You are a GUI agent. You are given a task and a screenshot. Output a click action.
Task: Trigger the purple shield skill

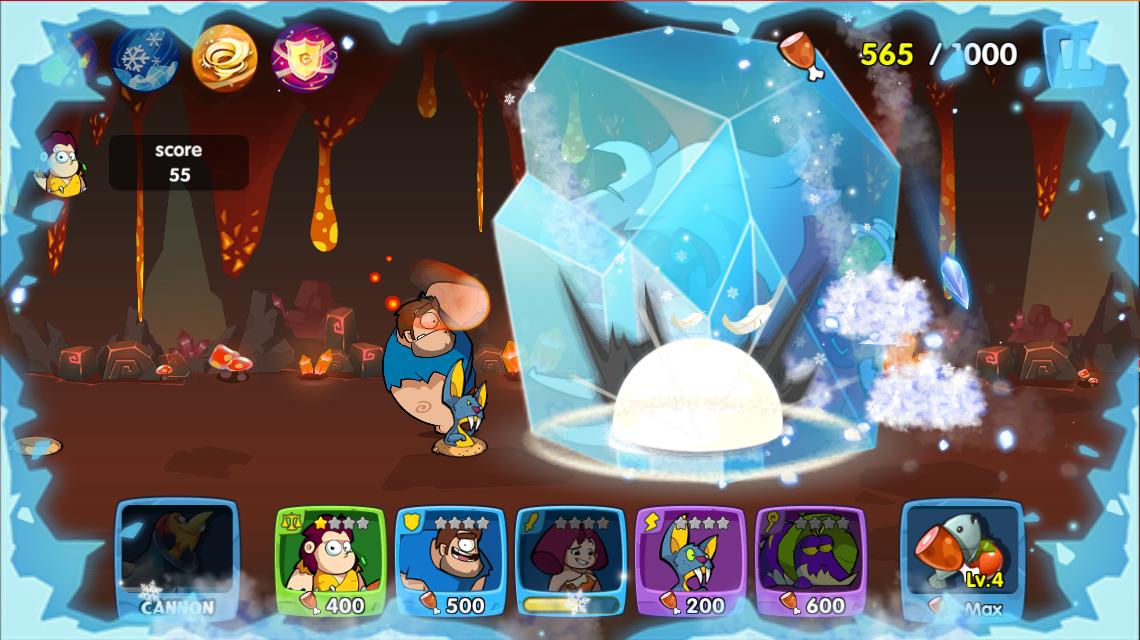pyautogui.click(x=305, y=57)
